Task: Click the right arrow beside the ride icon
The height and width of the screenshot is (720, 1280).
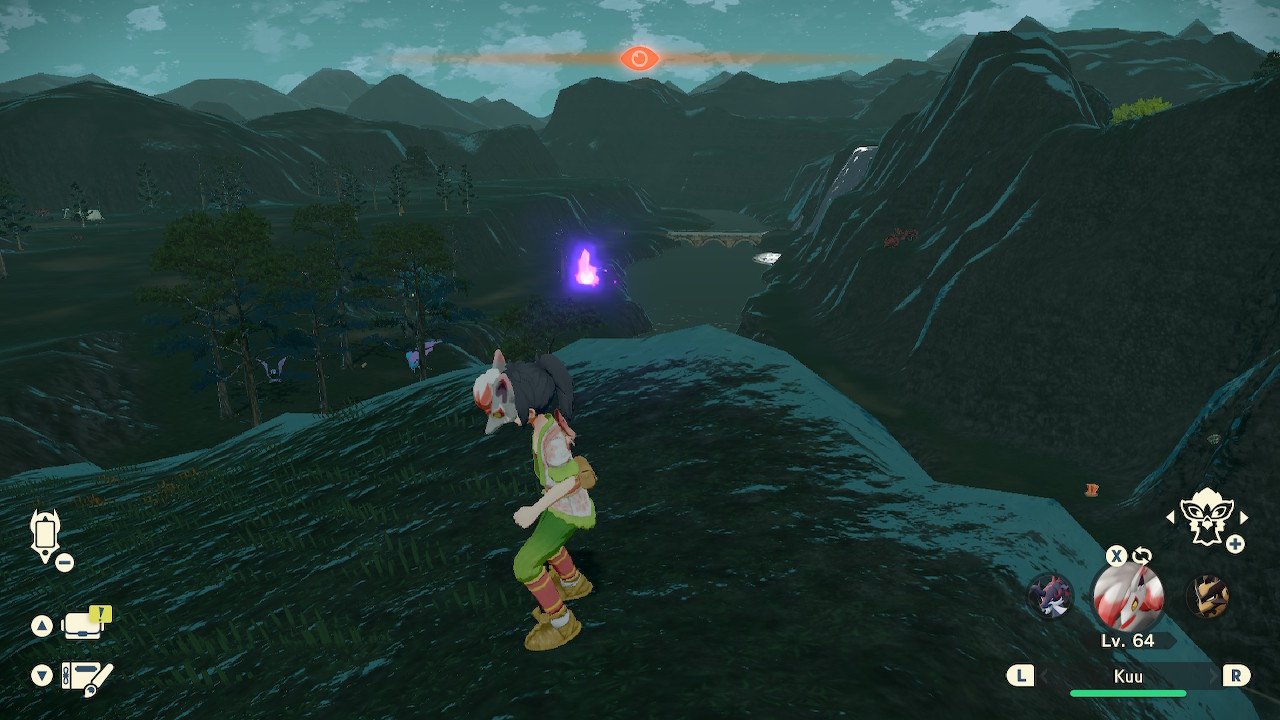Action: 1244,517
